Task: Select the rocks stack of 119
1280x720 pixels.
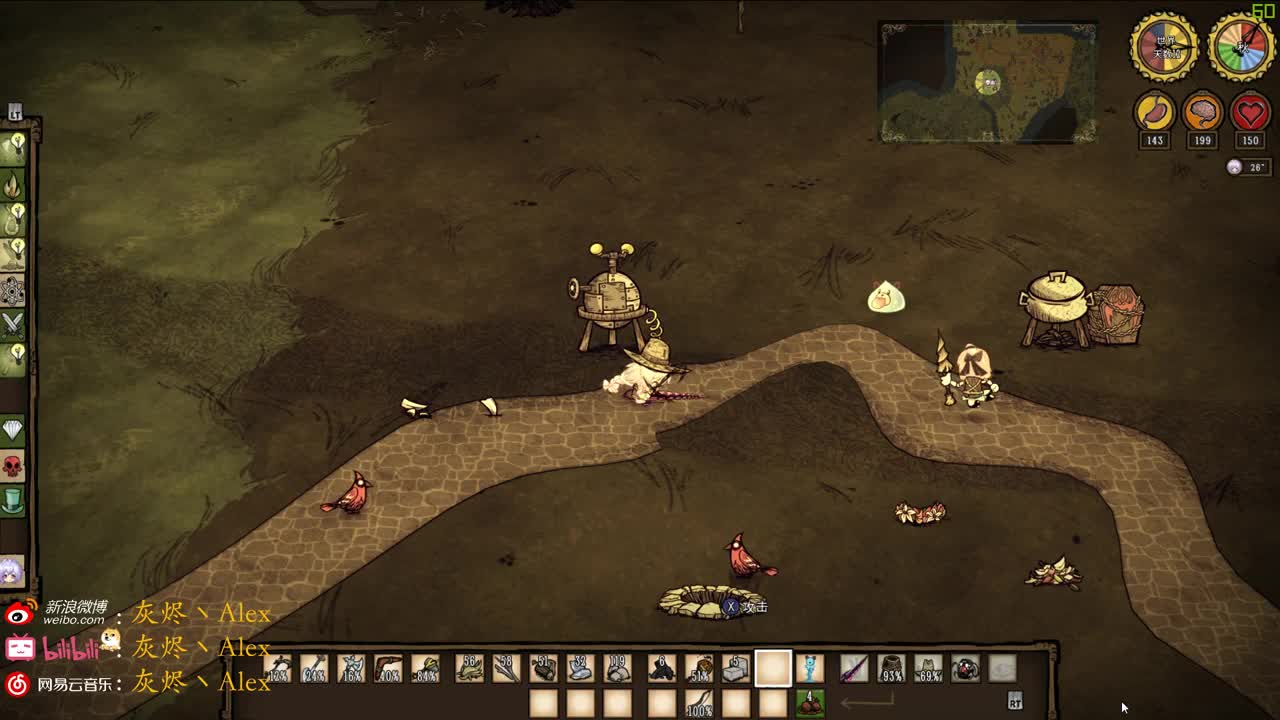Action: [x=617, y=668]
